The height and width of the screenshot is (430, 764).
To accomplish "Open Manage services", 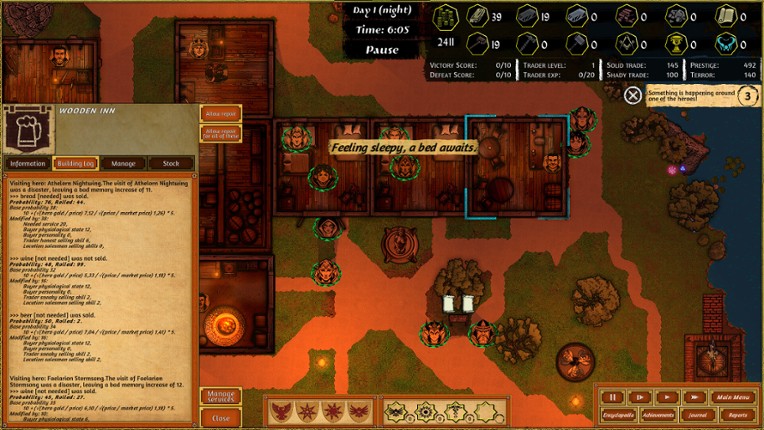I will (221, 397).
